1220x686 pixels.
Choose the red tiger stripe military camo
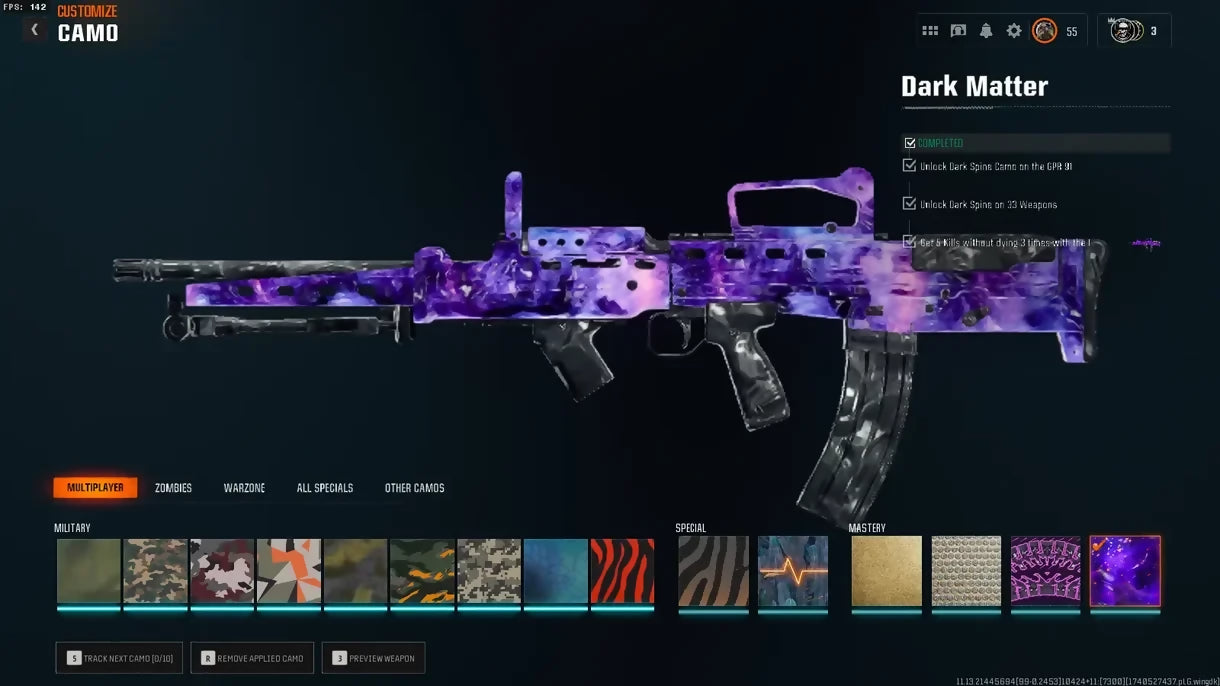click(622, 571)
